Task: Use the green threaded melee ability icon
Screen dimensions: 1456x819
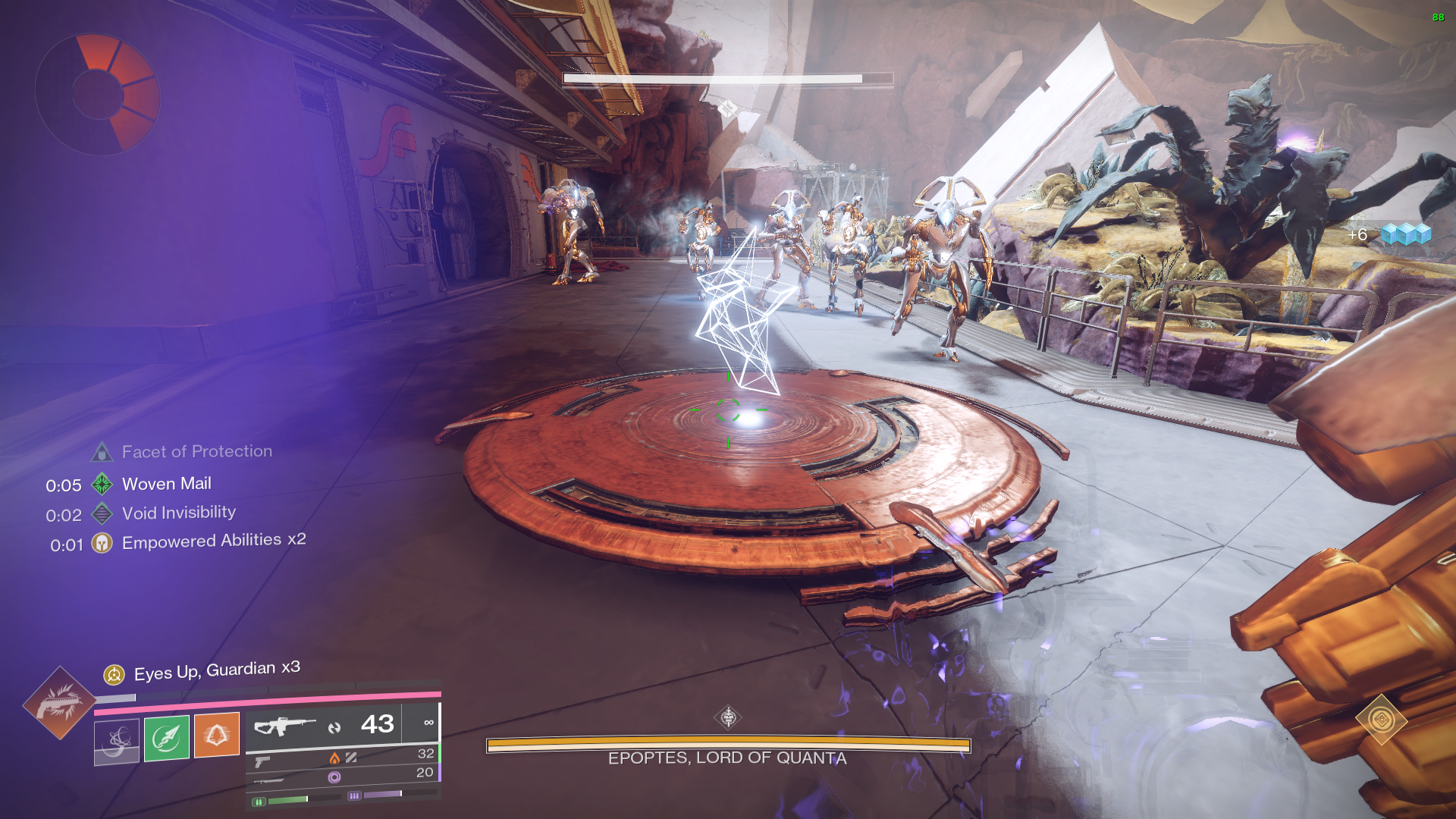Action: pos(166,737)
